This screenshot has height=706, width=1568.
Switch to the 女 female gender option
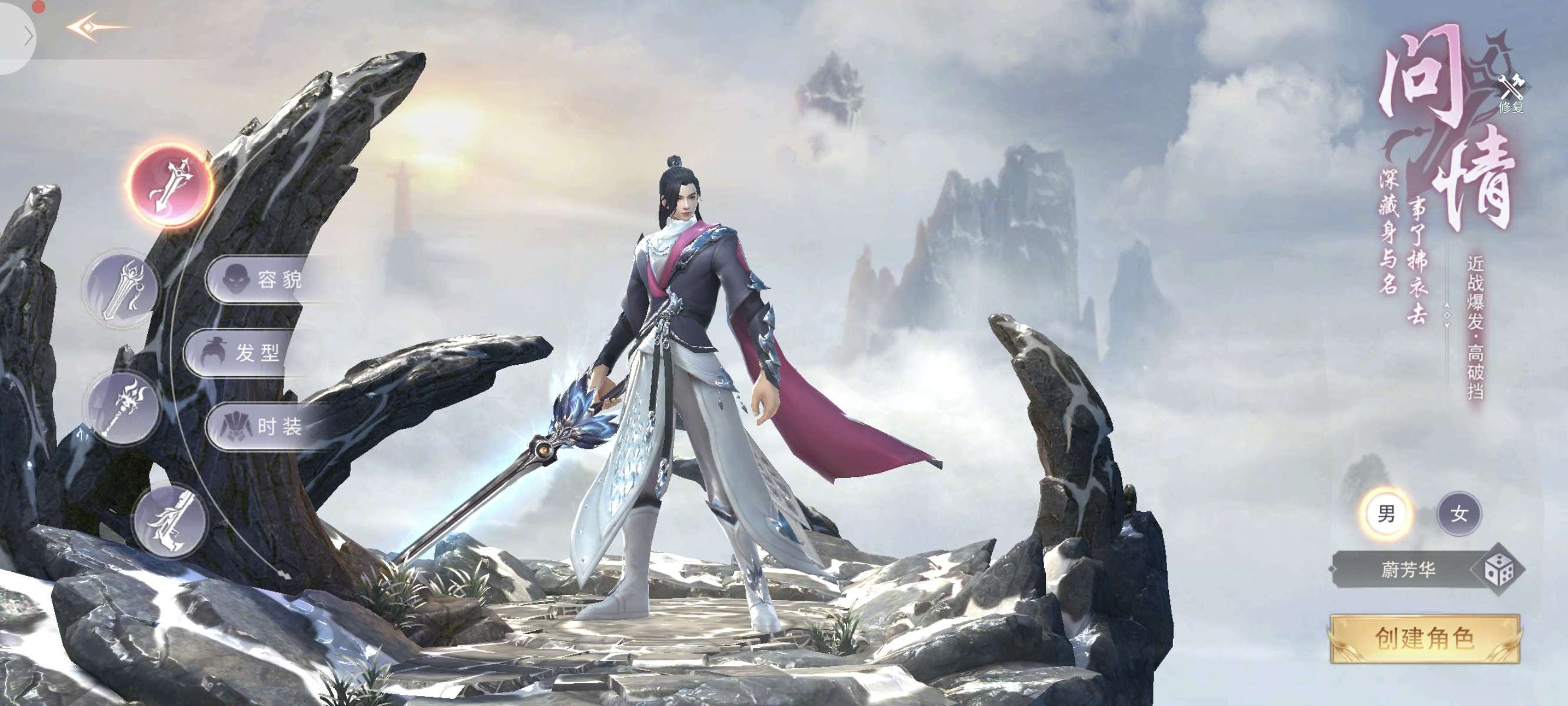click(x=1459, y=514)
